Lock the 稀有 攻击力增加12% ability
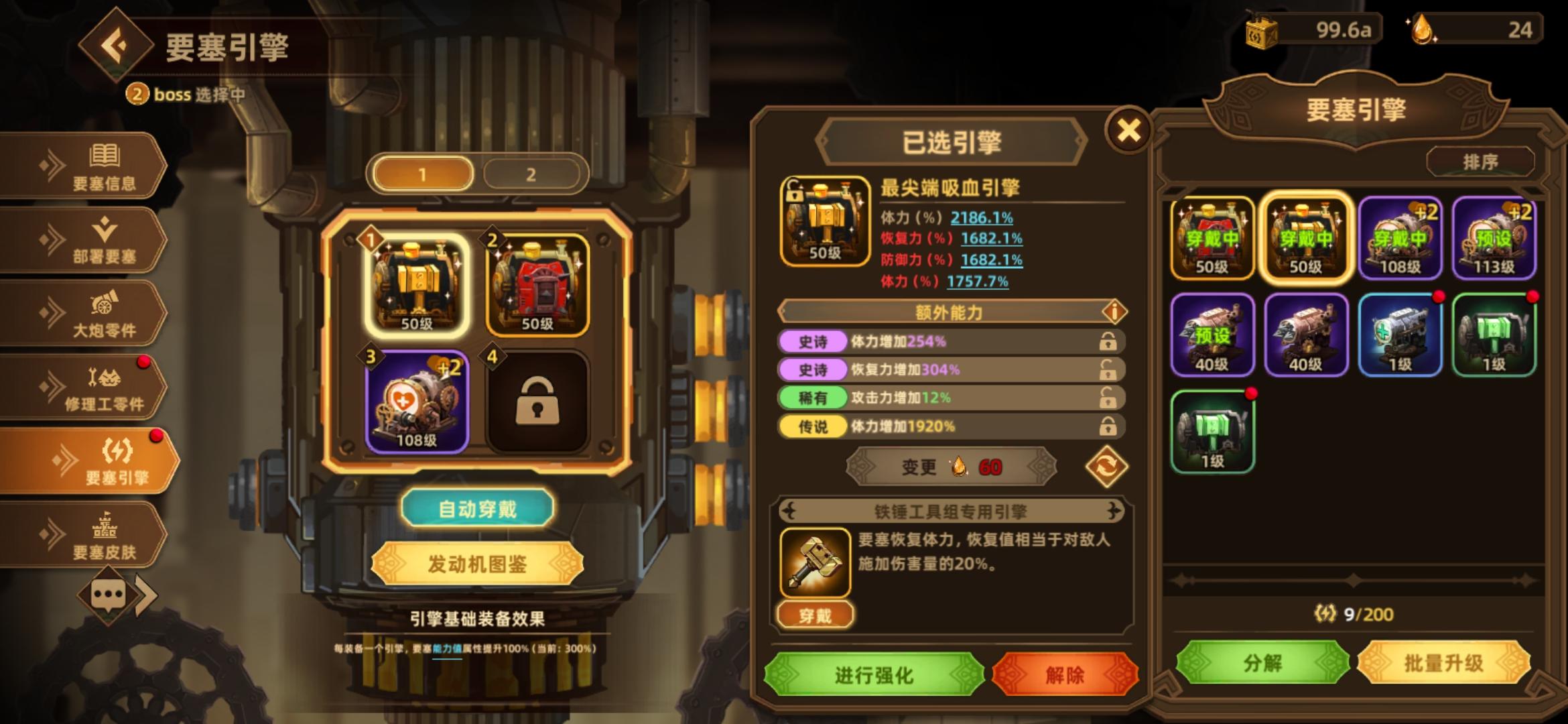1568x724 pixels. (x=1109, y=398)
